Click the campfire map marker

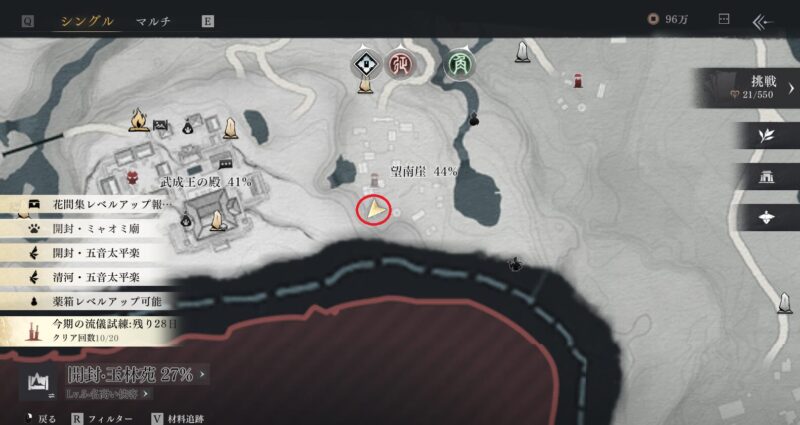[138, 121]
